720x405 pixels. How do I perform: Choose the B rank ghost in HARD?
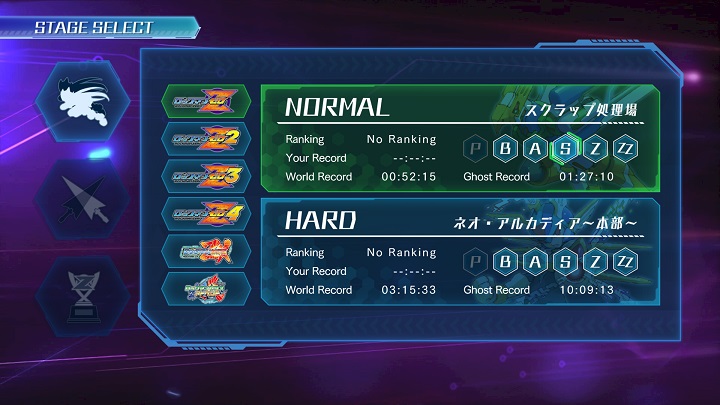506,262
